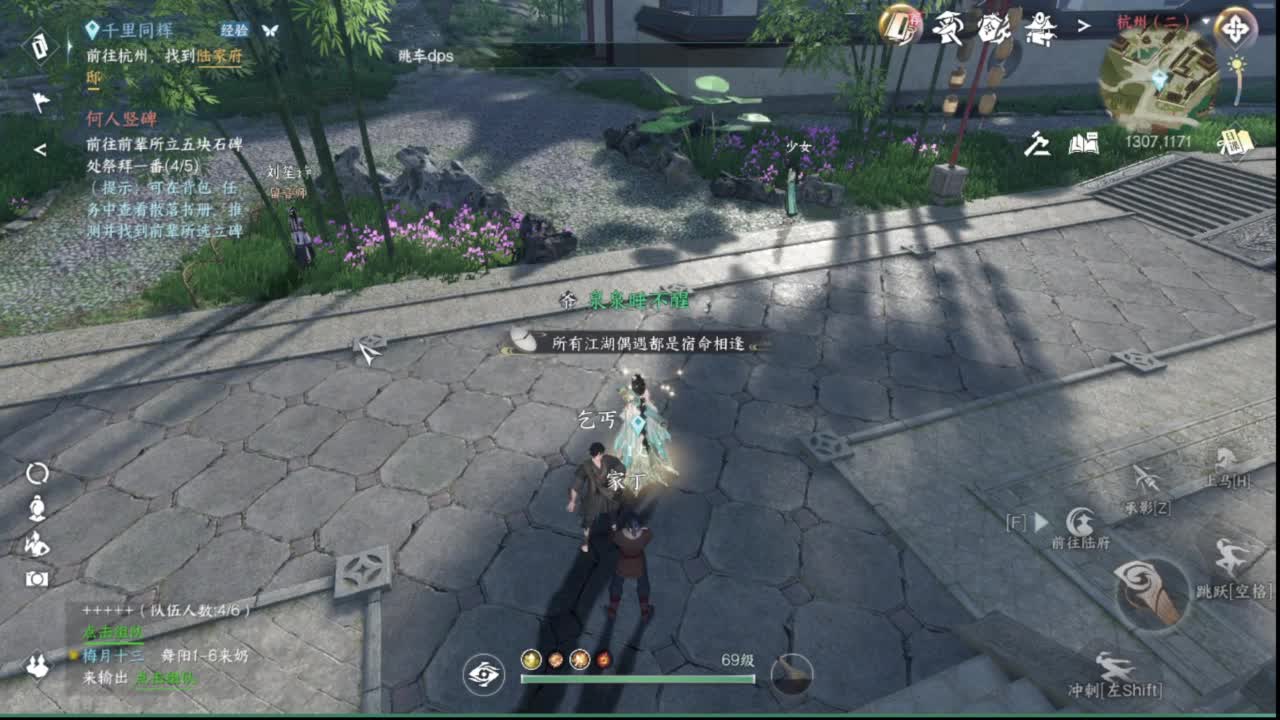1280x720 pixels.
Task: Click the 陆家府邸 quest objective link
Action: pos(220,58)
